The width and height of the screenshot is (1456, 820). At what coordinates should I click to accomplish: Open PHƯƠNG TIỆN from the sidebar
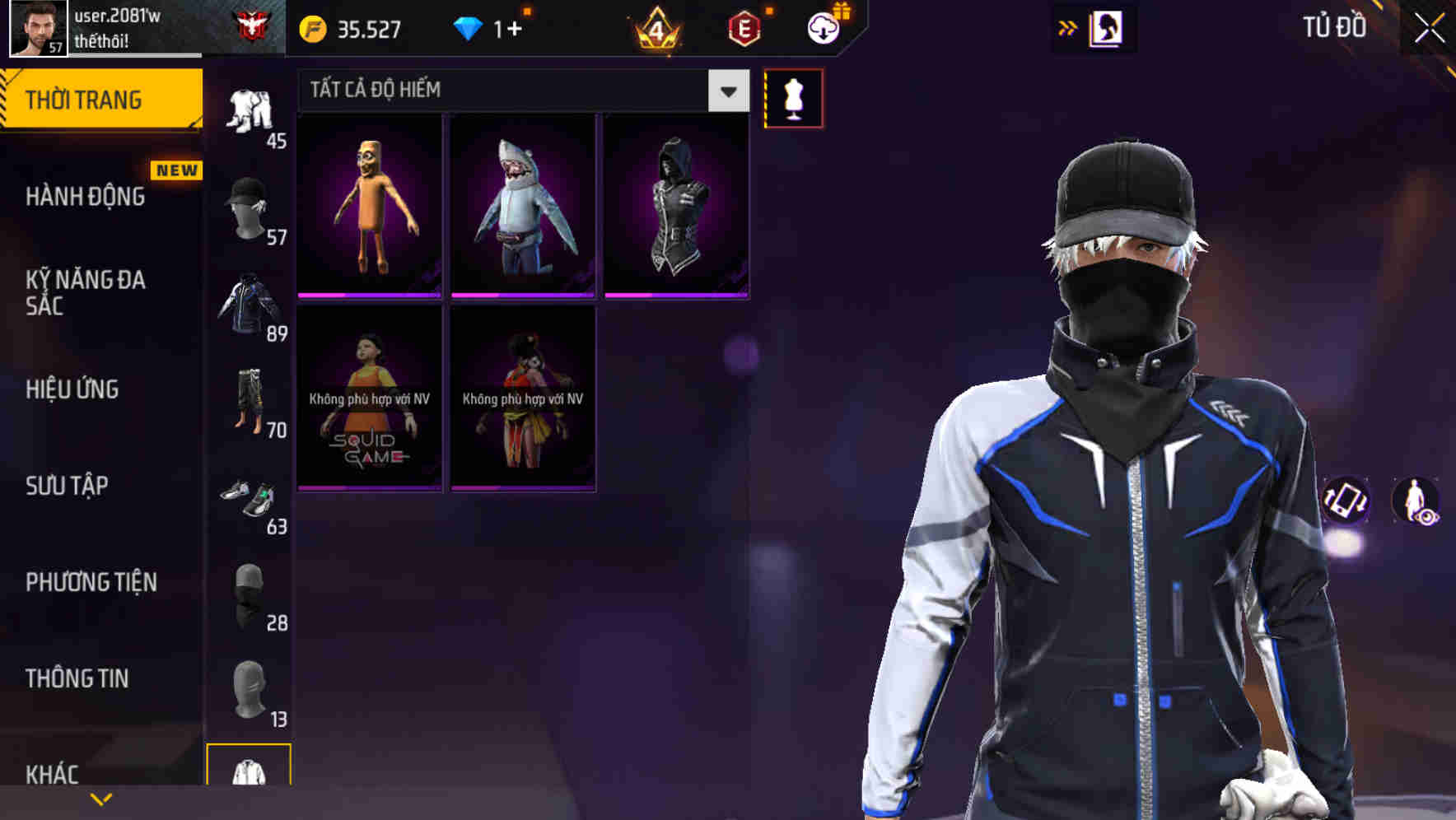[91, 581]
